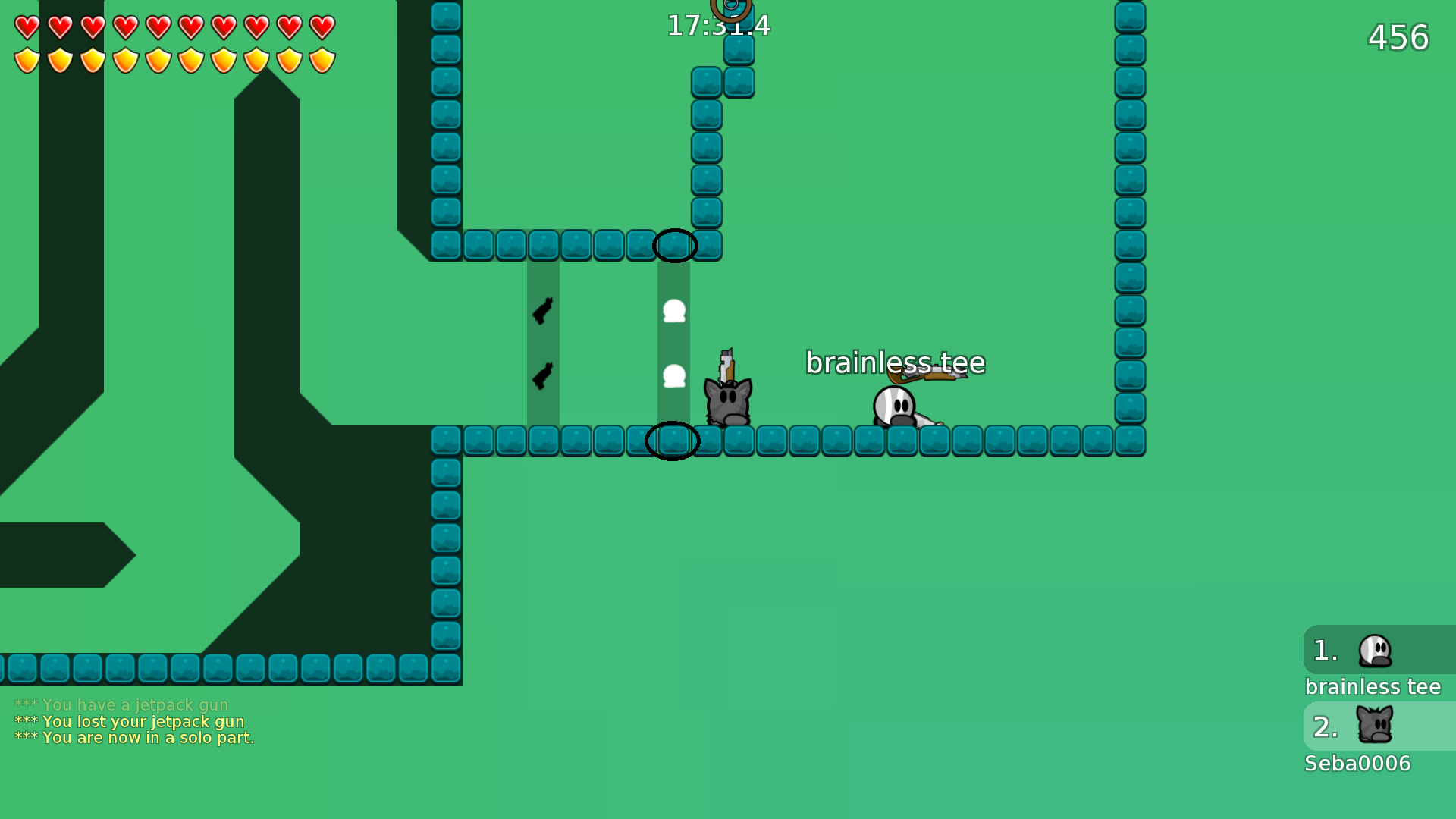
Task: Click the tee carrying the grenade launcher
Action: [895, 406]
